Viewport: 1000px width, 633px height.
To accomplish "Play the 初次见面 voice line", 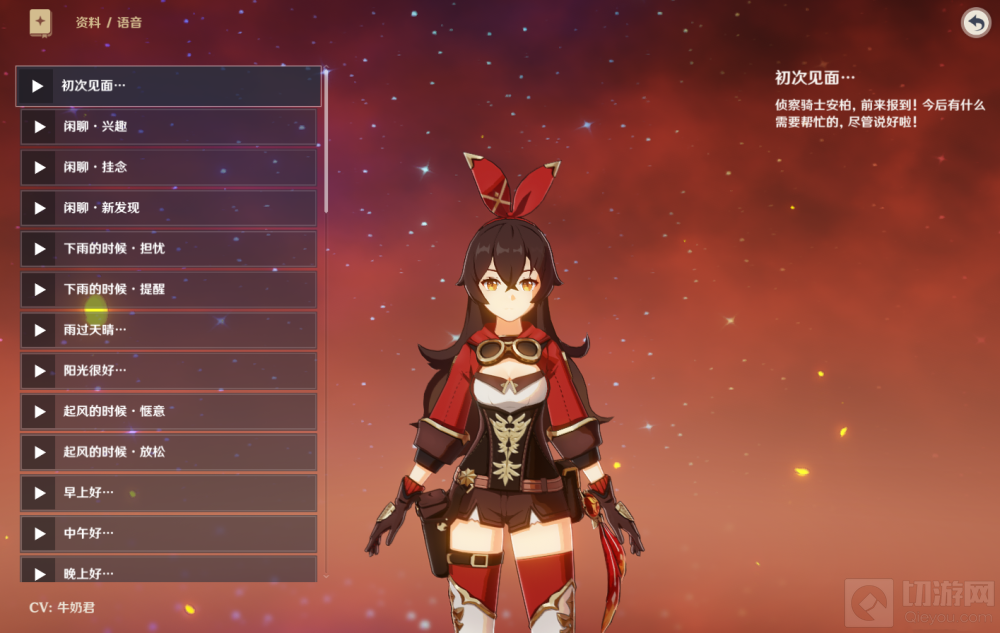I will tap(38, 86).
